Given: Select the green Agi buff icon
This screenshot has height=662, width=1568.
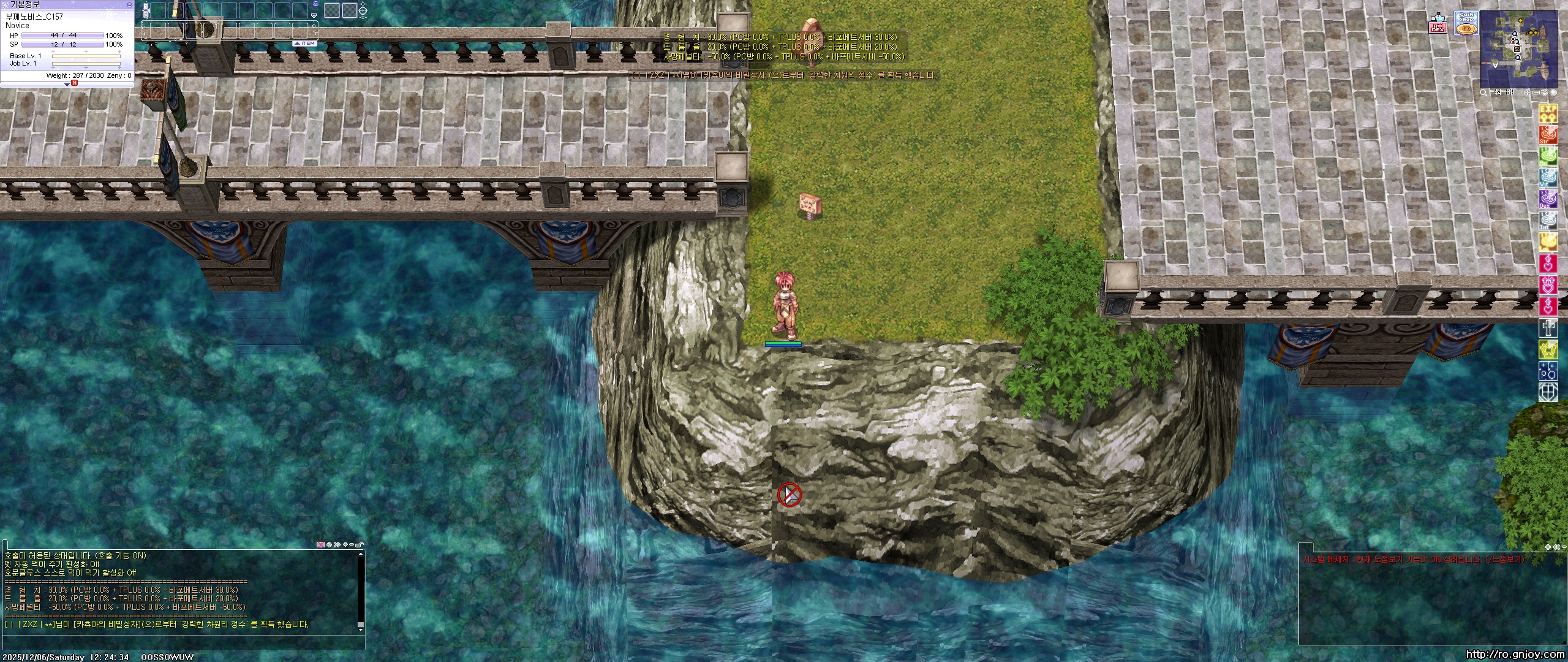Looking at the screenshot, I should [x=1549, y=156].
